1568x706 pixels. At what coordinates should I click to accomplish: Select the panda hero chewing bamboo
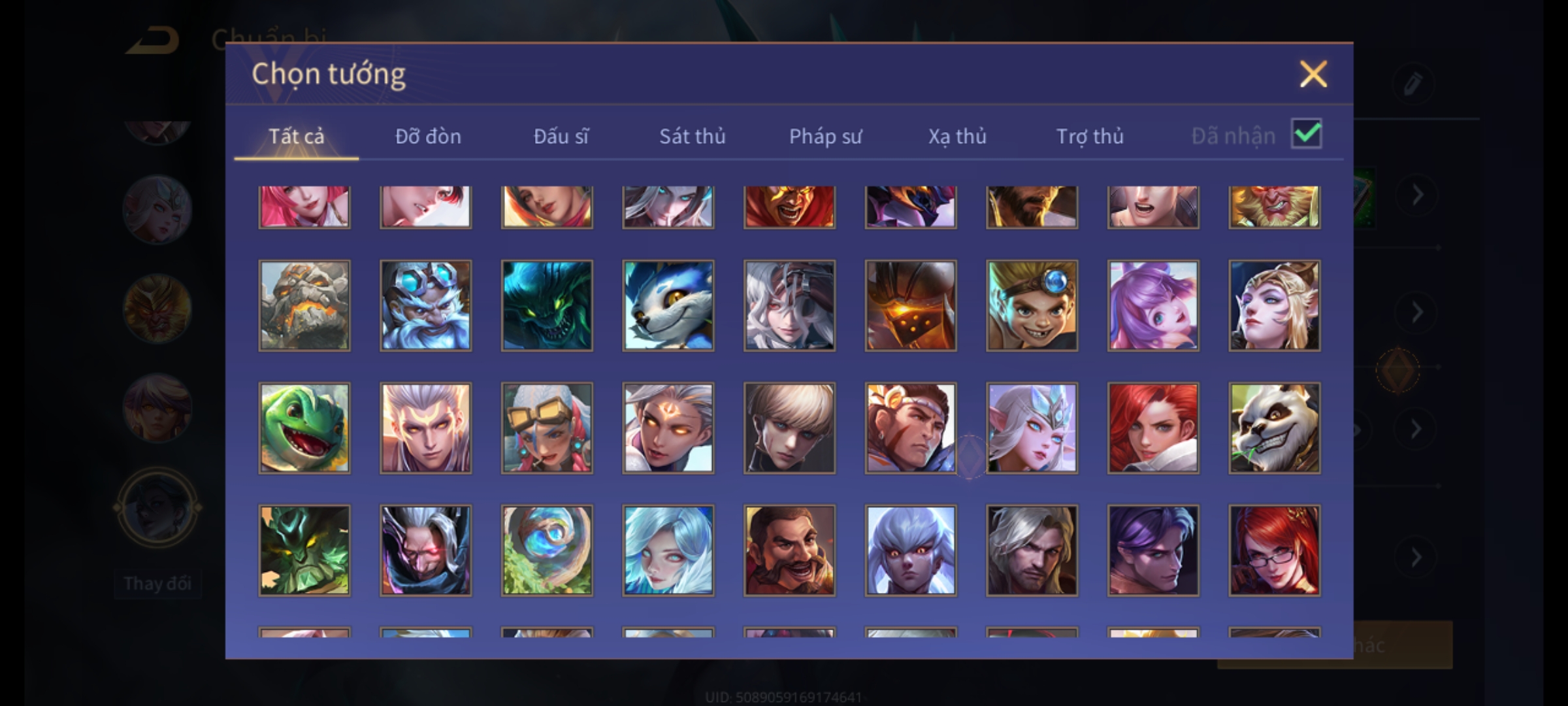pos(1274,428)
